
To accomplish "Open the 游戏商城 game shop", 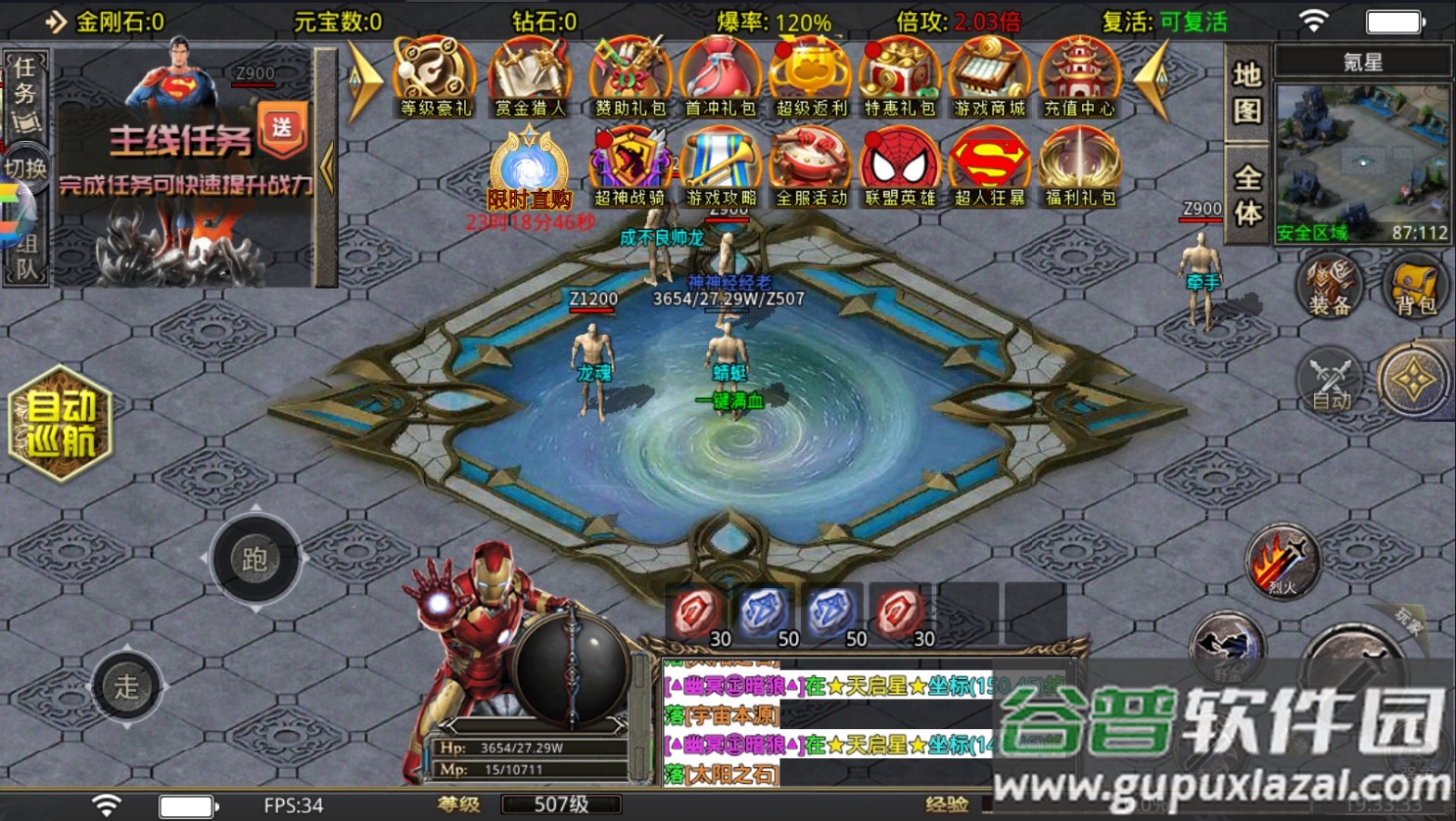I will pos(989,78).
